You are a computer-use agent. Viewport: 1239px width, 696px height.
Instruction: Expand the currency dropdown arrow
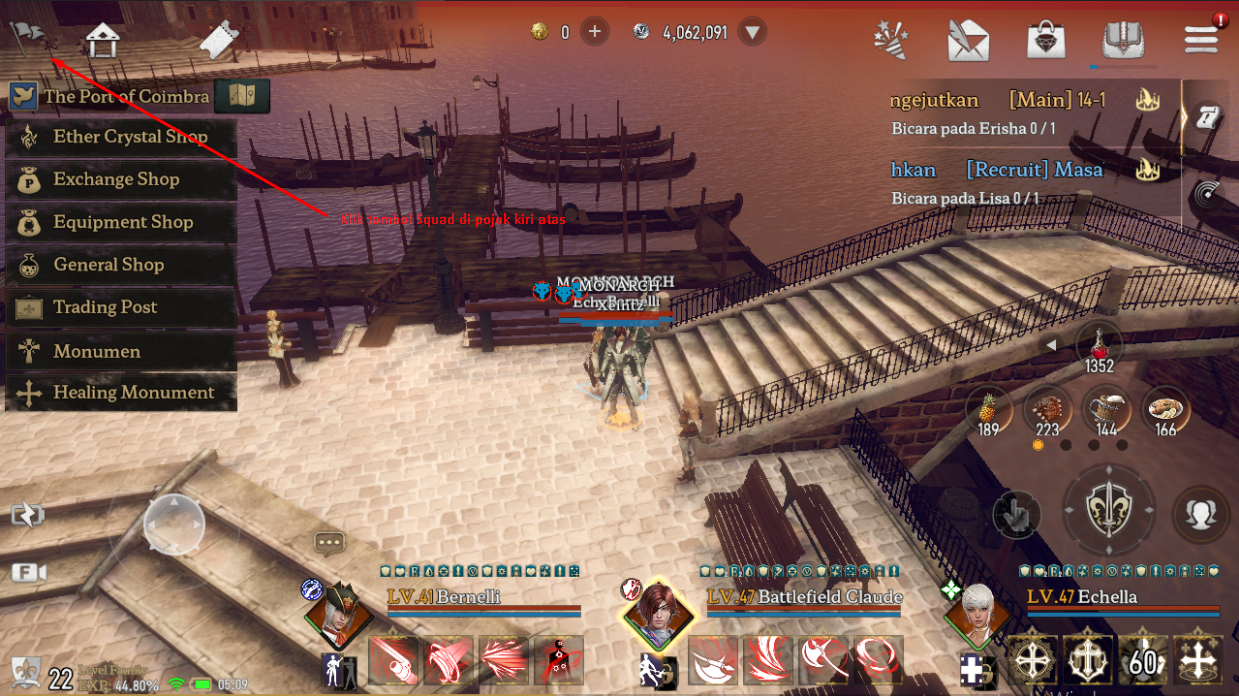point(753,32)
